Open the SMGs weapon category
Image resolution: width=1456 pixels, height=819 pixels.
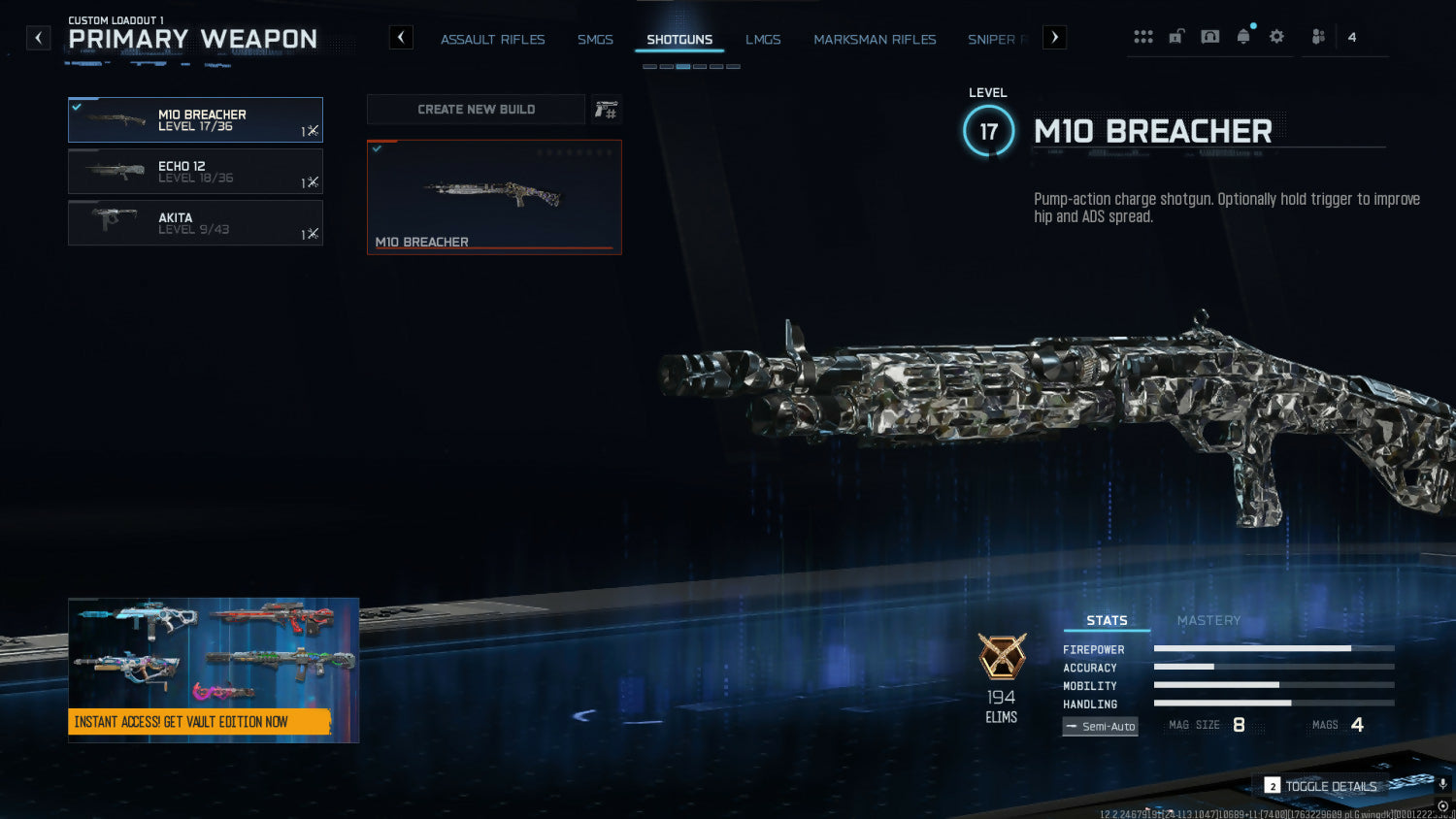[x=595, y=40]
